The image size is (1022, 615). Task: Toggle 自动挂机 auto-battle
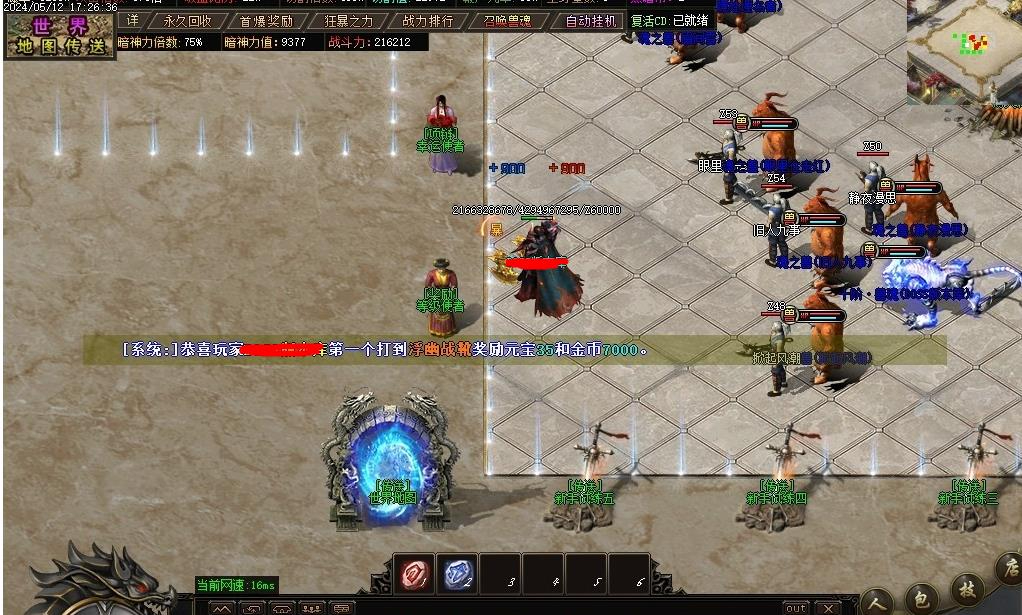point(590,21)
